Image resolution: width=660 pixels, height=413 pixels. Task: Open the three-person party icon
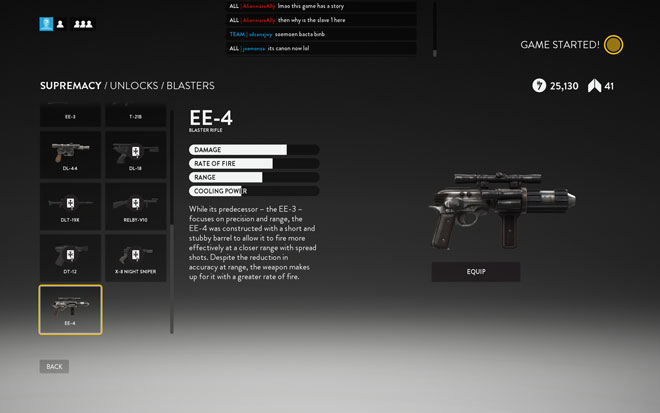pyautogui.click(x=83, y=24)
